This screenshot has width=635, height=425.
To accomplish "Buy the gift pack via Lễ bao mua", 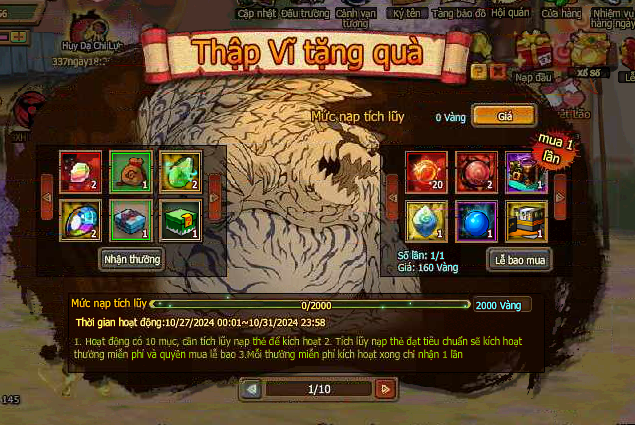I will (x=521, y=260).
